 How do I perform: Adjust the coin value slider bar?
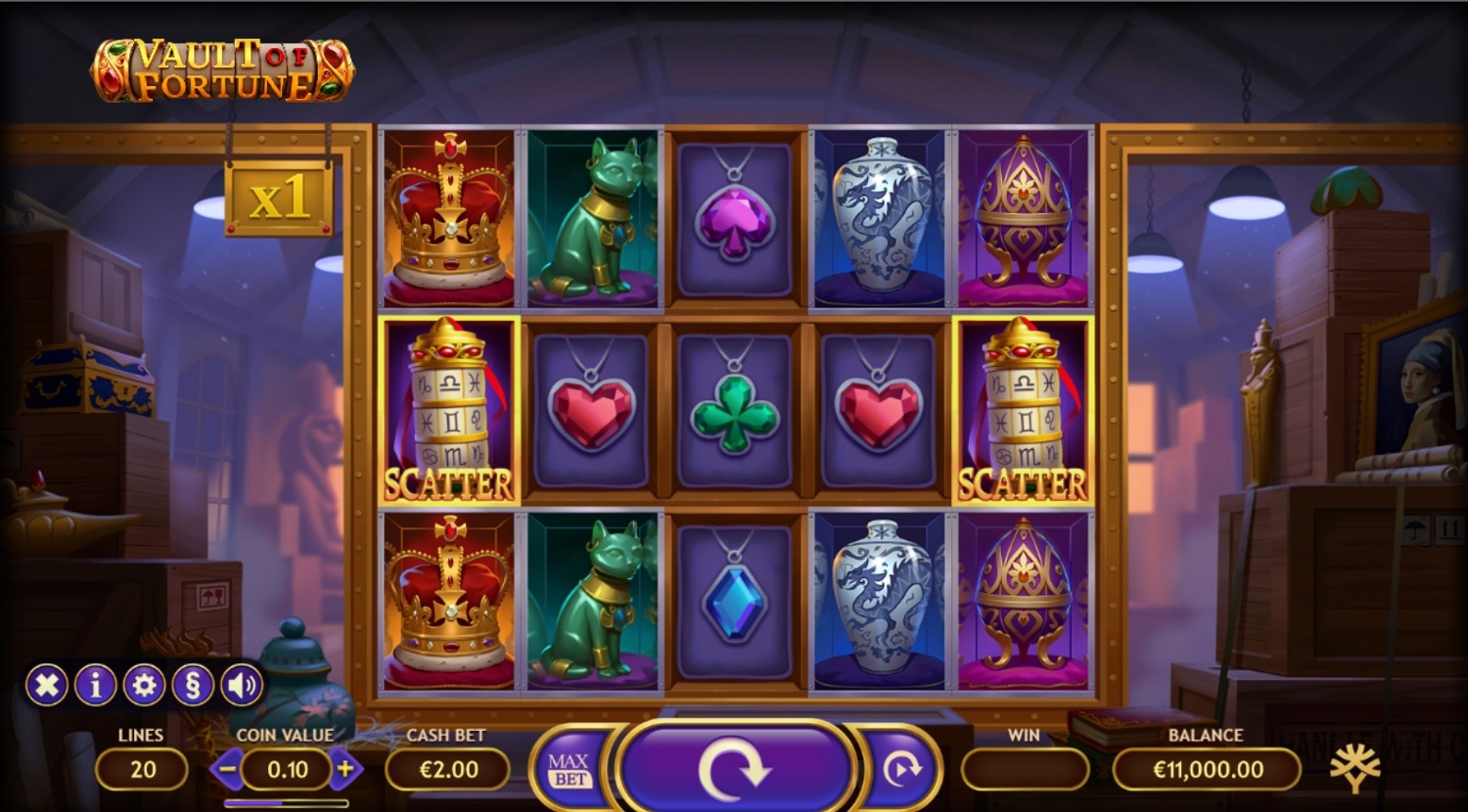[286, 803]
